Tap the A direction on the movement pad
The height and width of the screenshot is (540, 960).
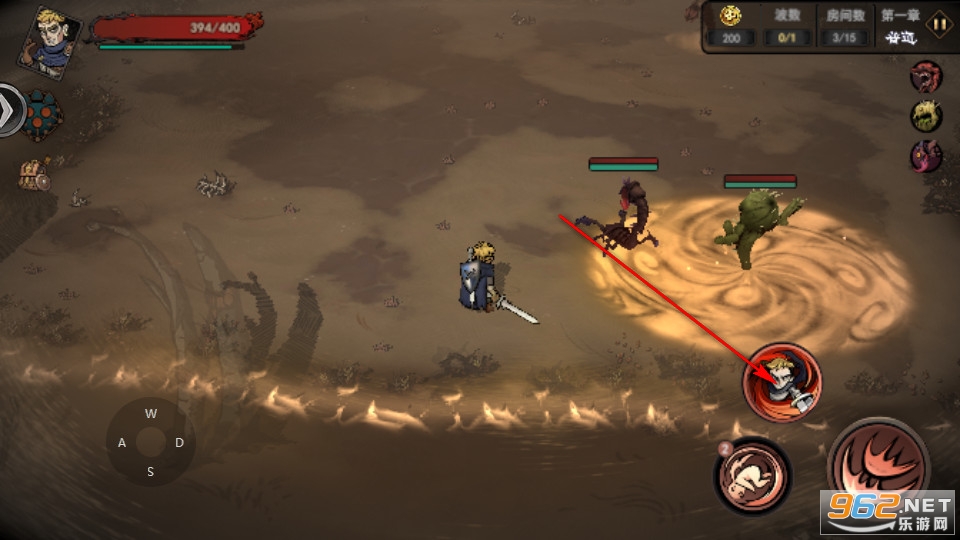[121, 442]
